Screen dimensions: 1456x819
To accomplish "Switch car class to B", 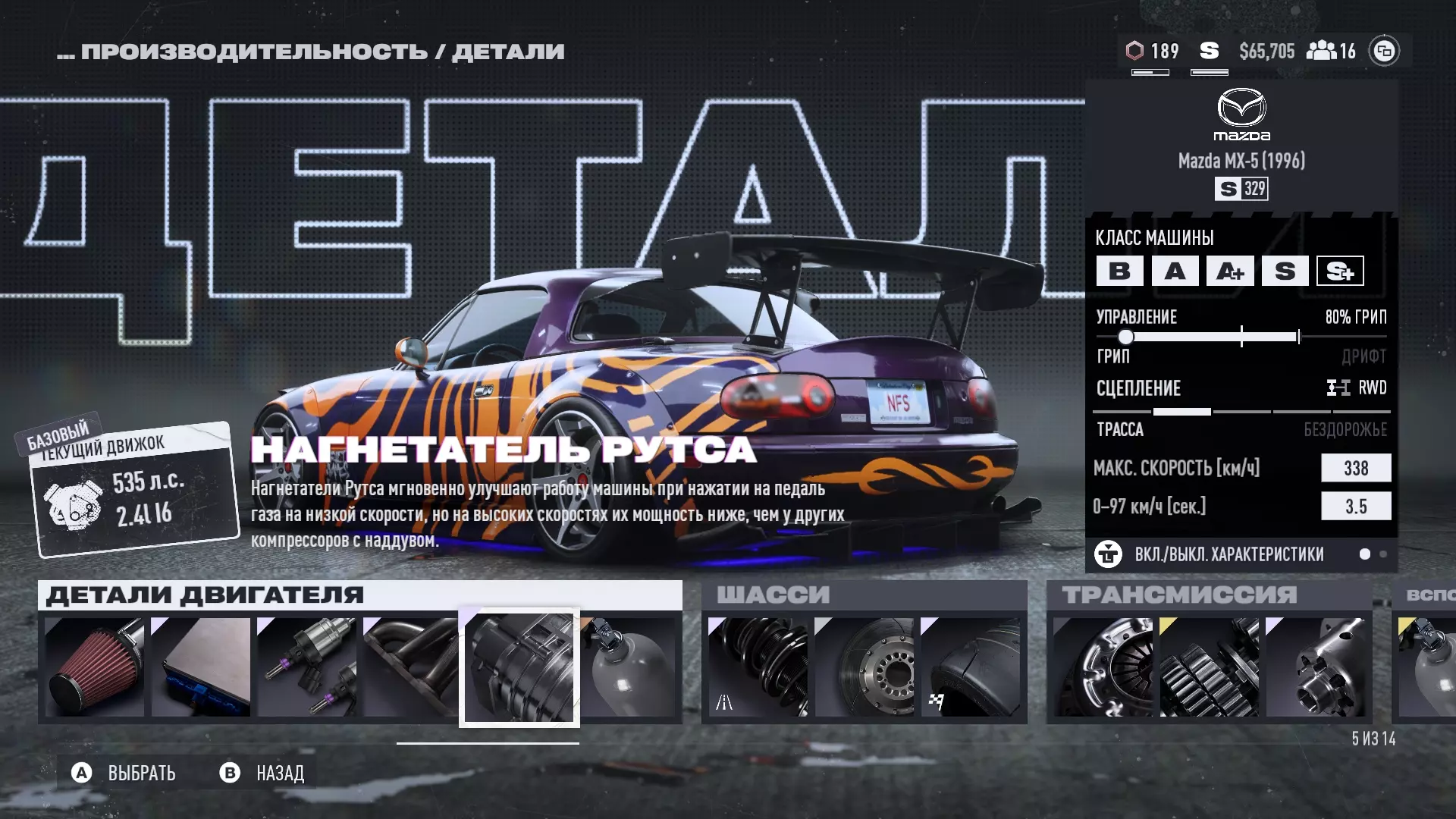I will pos(1119,271).
